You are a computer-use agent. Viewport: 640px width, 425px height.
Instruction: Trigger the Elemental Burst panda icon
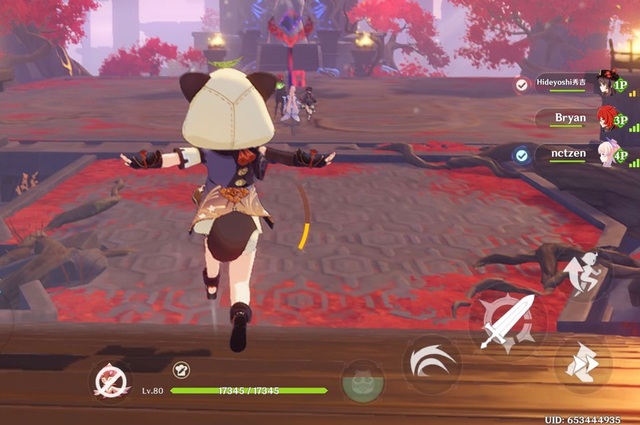(362, 382)
